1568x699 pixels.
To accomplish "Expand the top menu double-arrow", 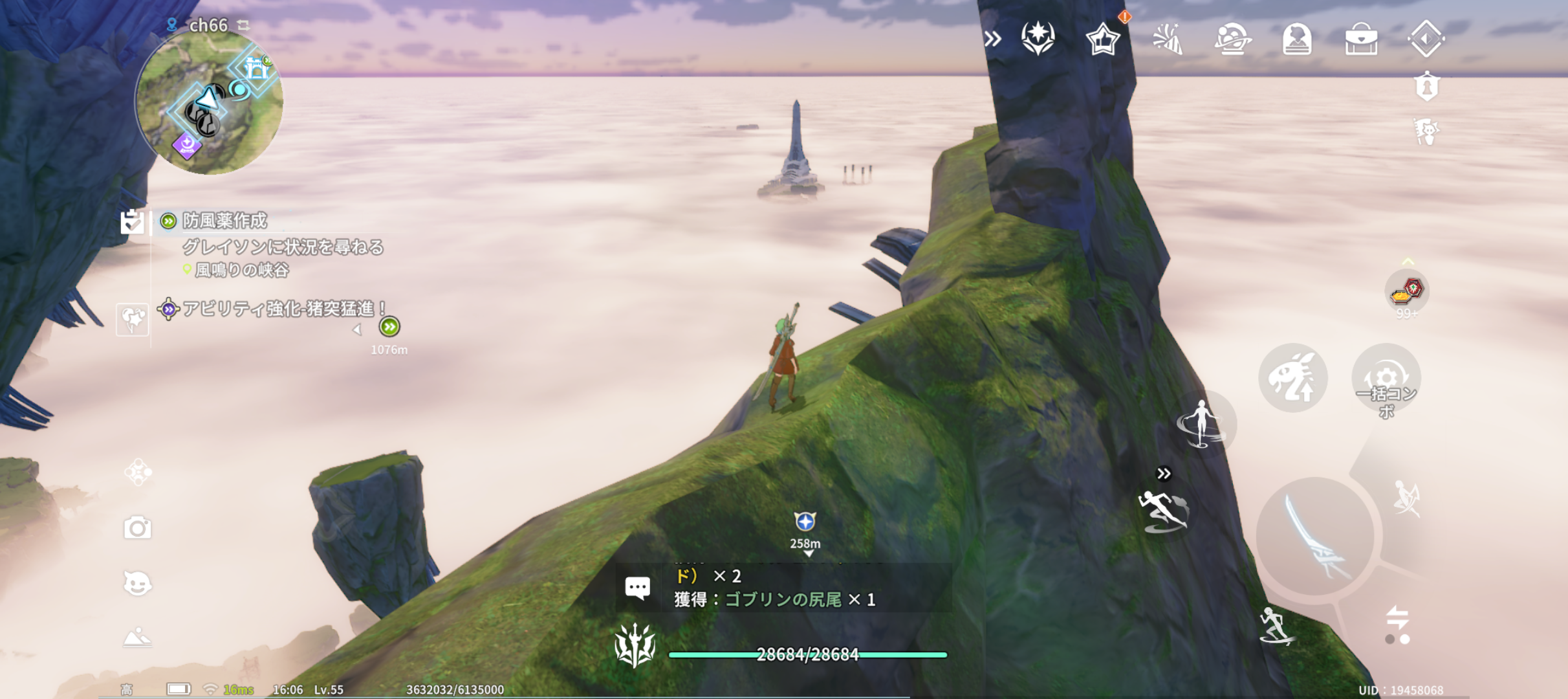I will [x=992, y=39].
